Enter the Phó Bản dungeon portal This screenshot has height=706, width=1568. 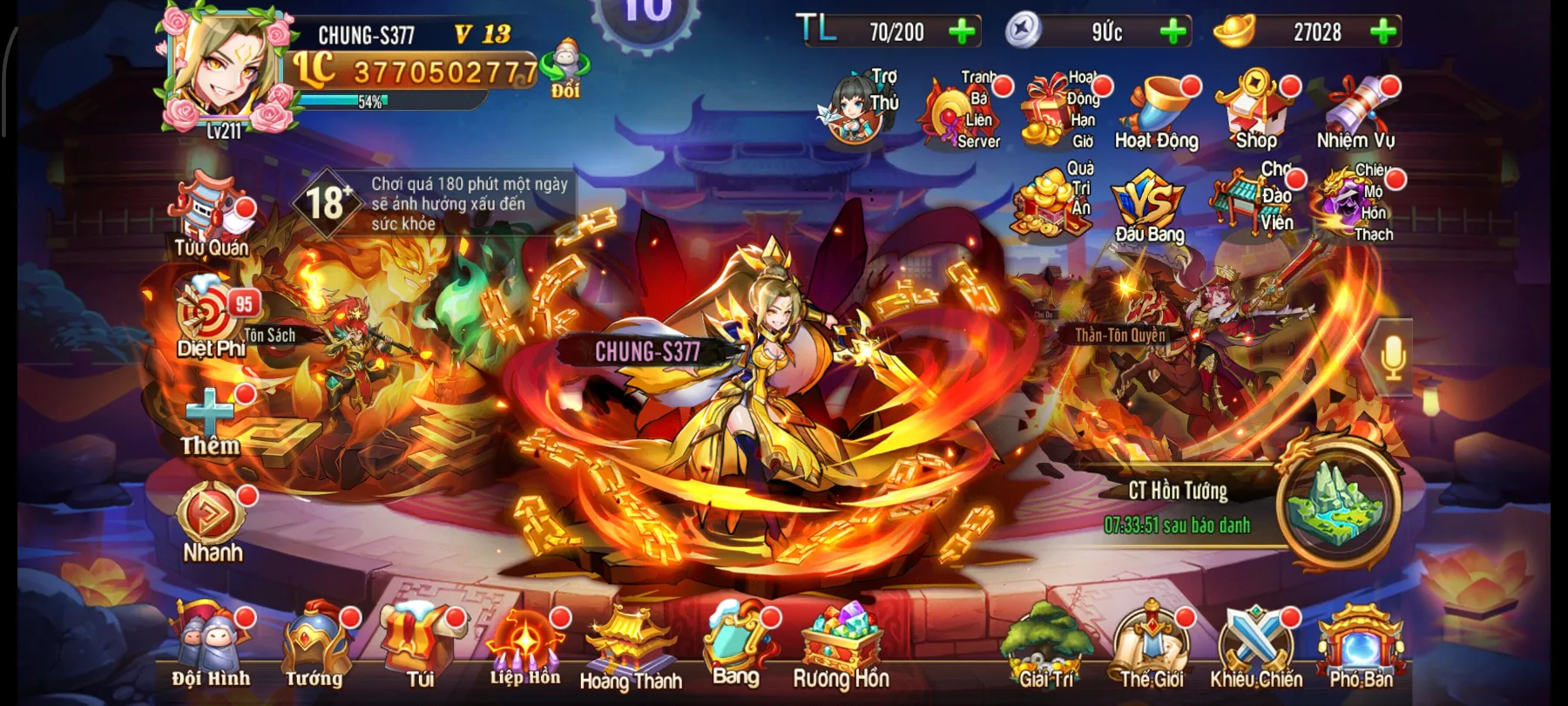pos(1361,647)
